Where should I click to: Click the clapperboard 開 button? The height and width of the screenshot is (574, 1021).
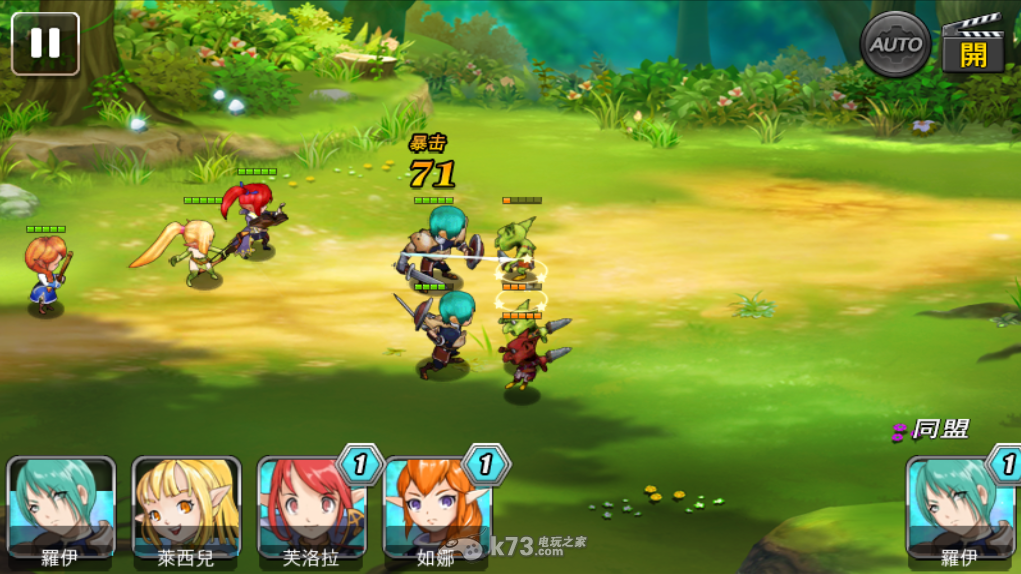click(x=972, y=46)
